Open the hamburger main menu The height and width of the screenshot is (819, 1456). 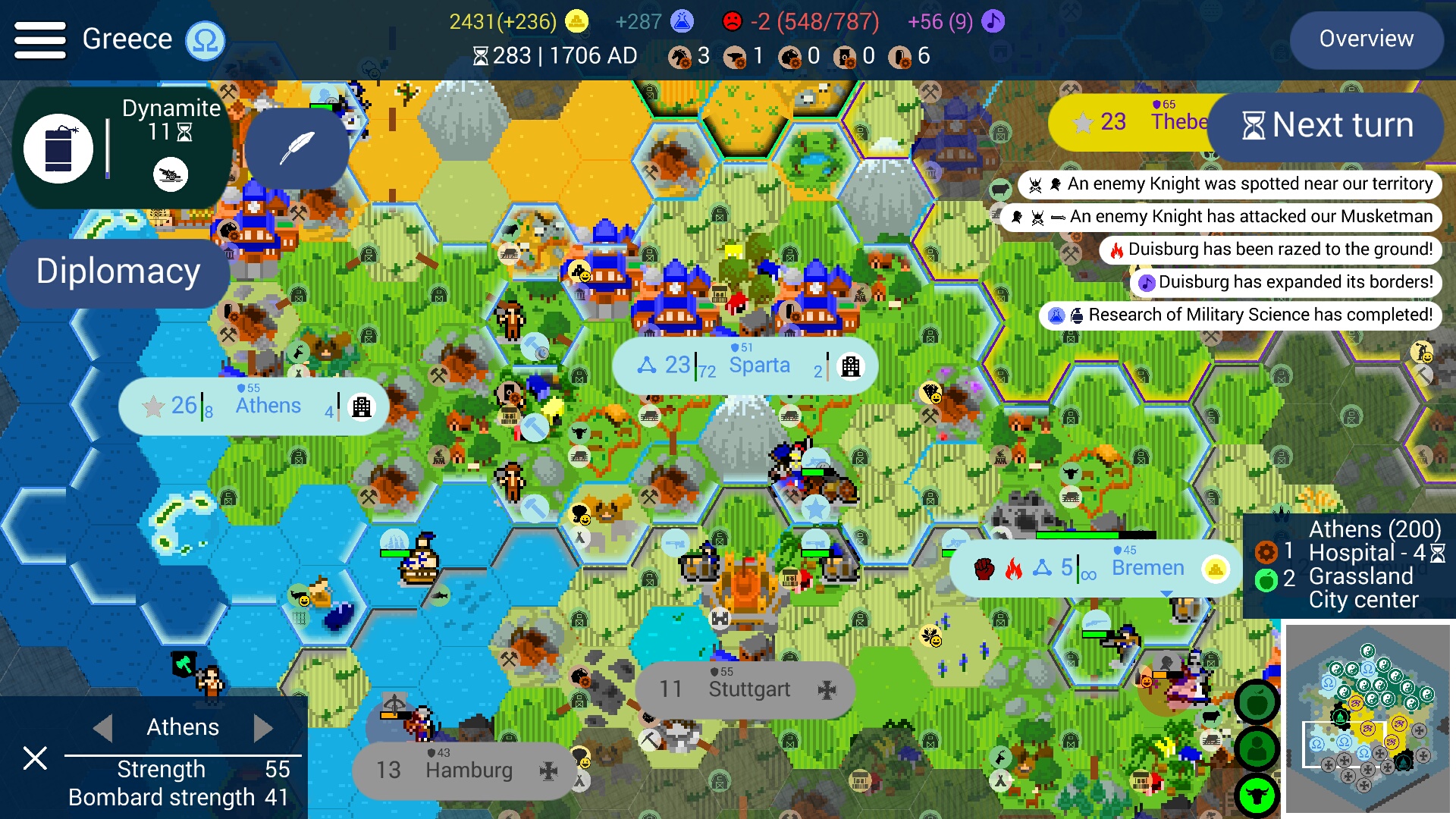point(39,39)
